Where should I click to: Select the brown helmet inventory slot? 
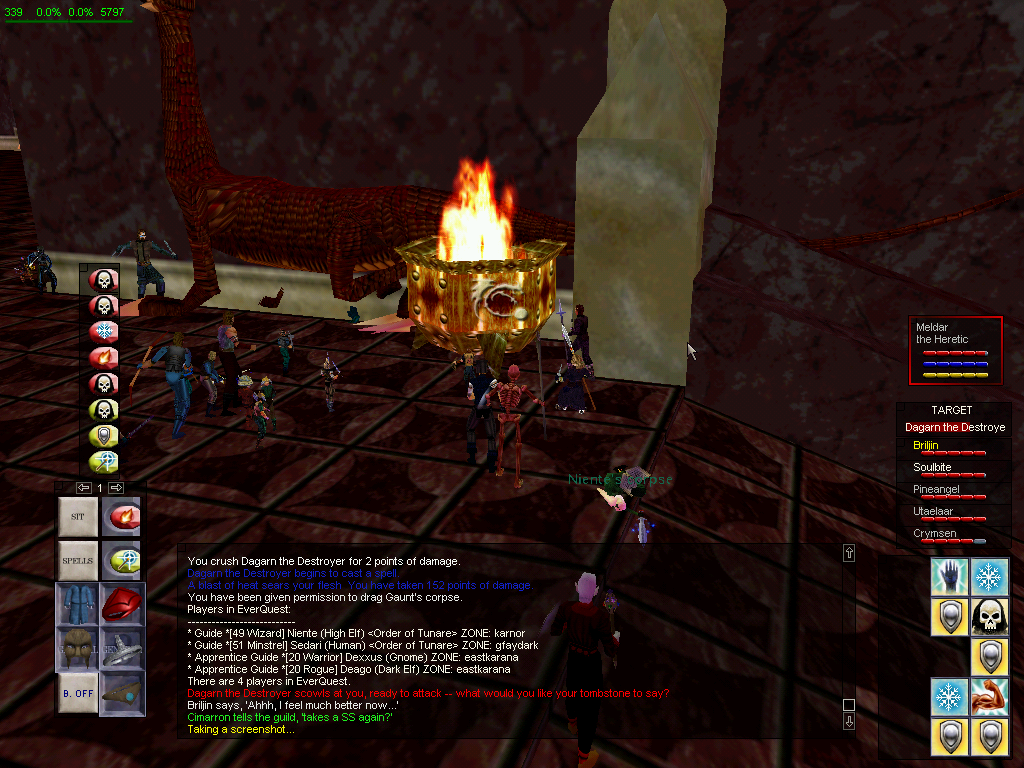78,649
